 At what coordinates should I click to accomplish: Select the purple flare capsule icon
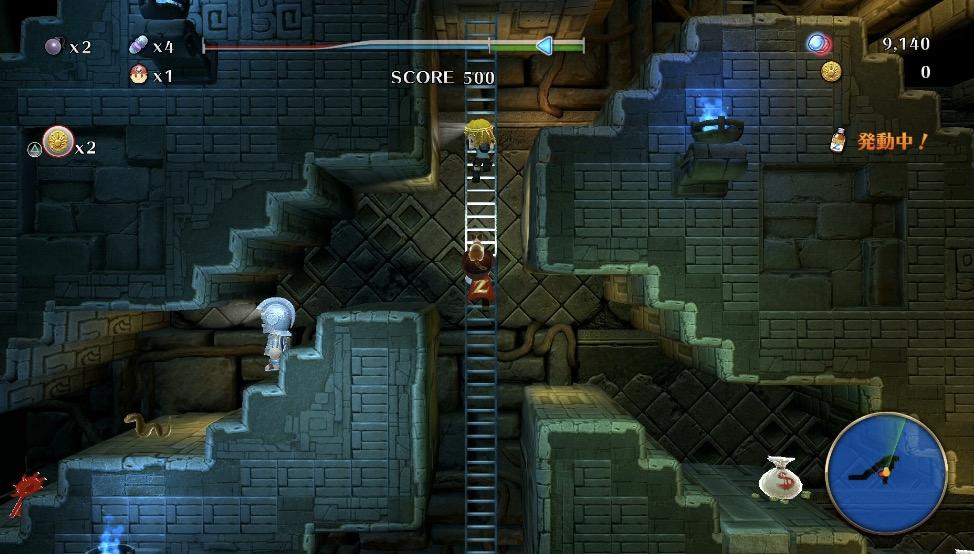coord(138,46)
